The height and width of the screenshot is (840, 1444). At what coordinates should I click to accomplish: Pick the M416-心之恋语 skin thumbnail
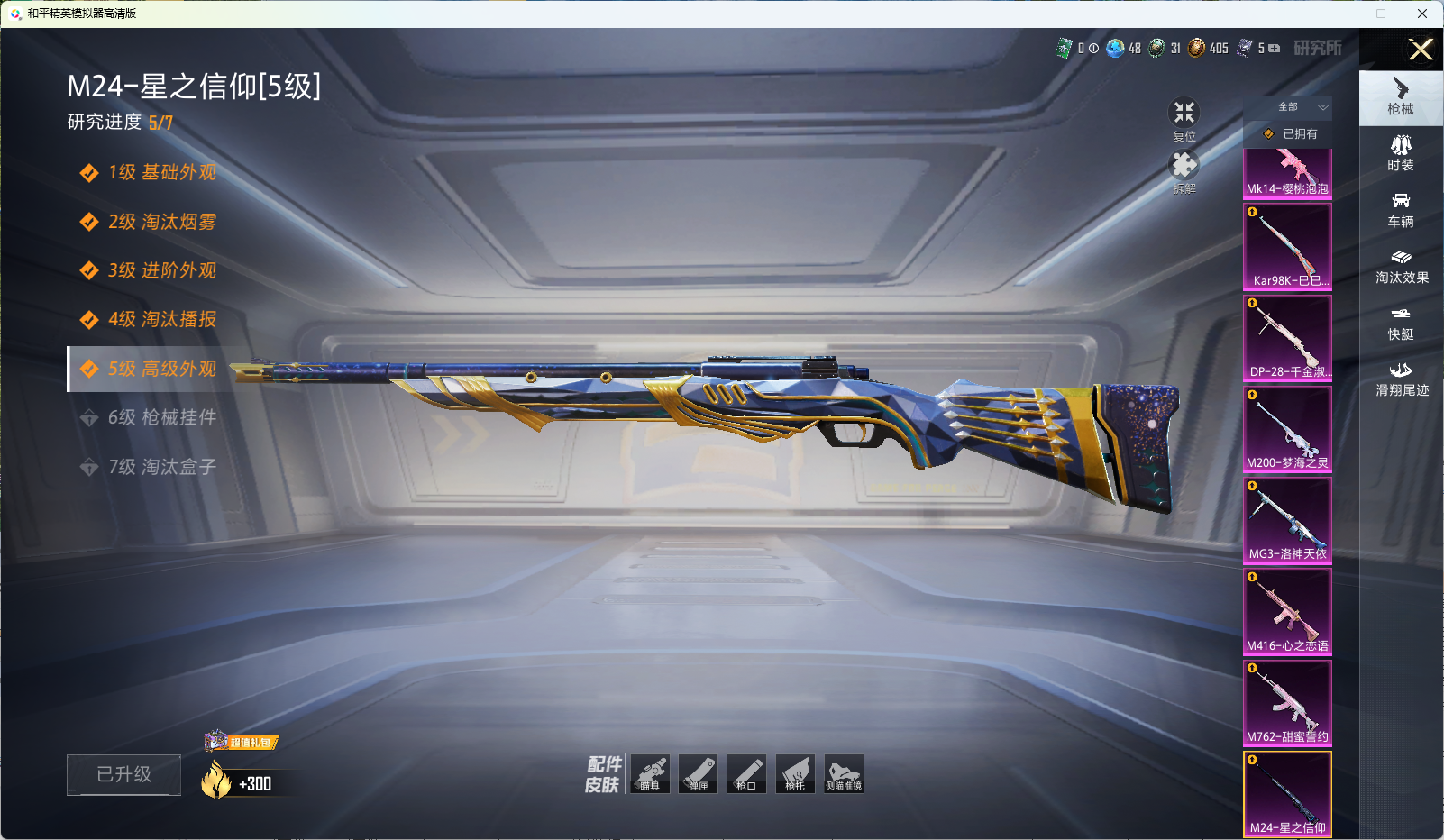pos(1287,611)
